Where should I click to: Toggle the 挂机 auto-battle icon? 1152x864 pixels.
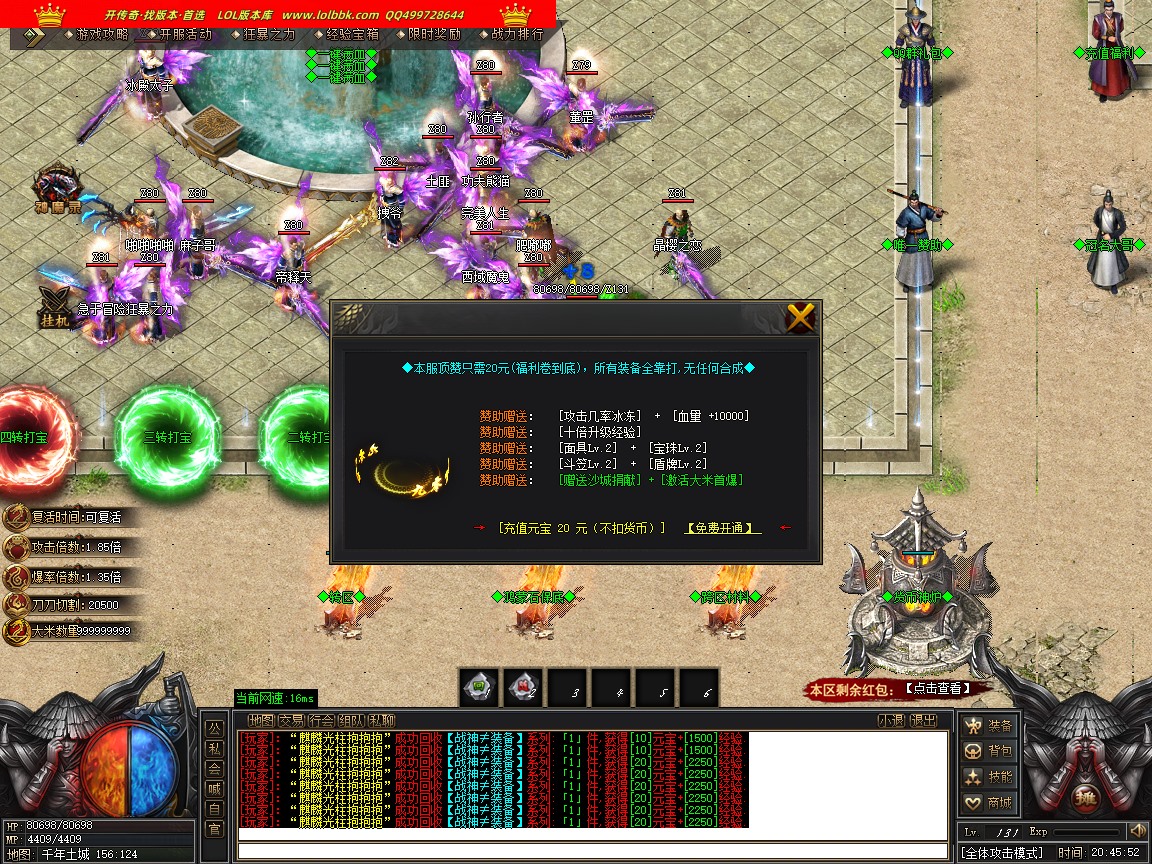pos(54,305)
